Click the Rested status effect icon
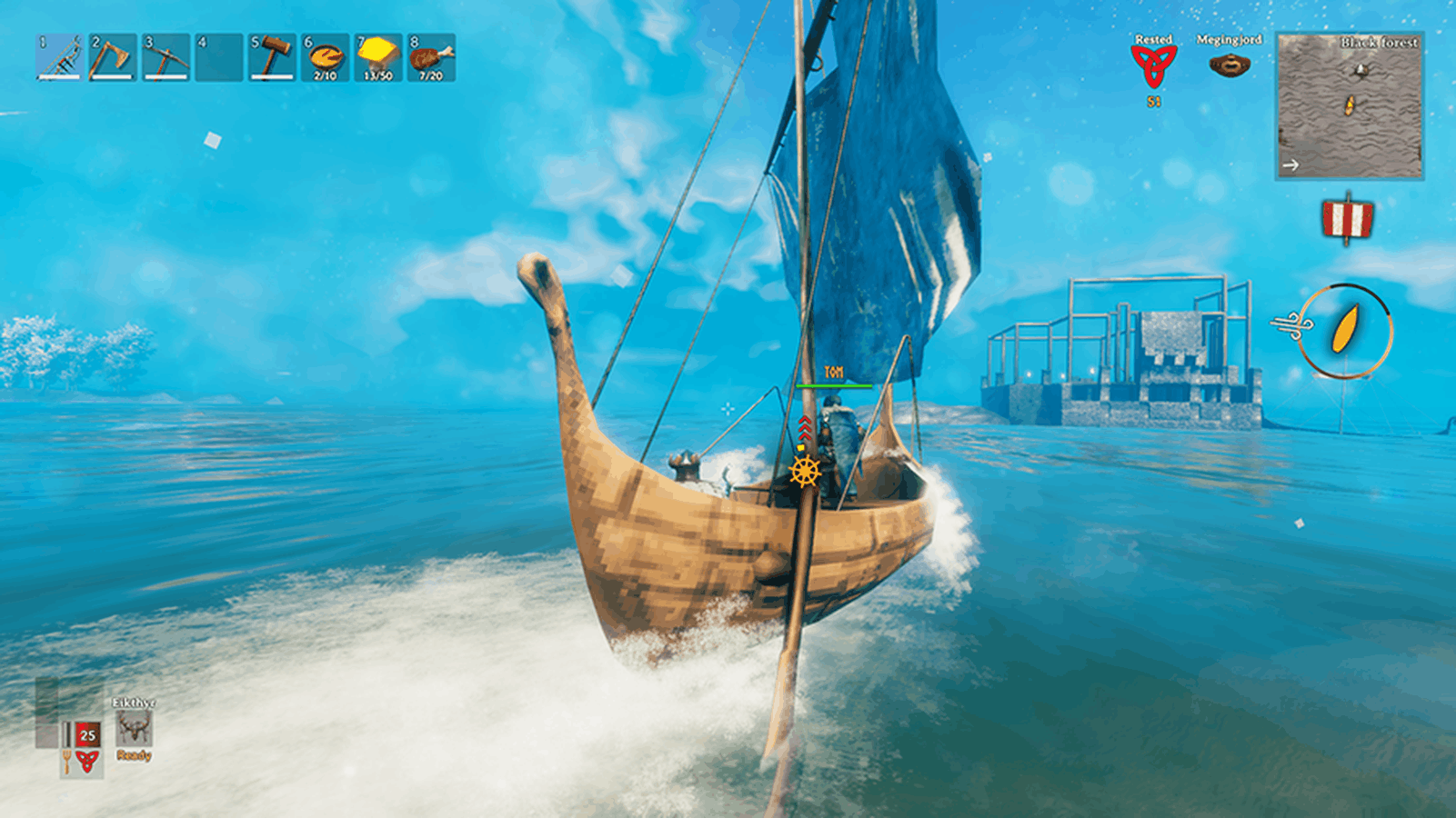The image size is (1456, 818). pos(1153,65)
